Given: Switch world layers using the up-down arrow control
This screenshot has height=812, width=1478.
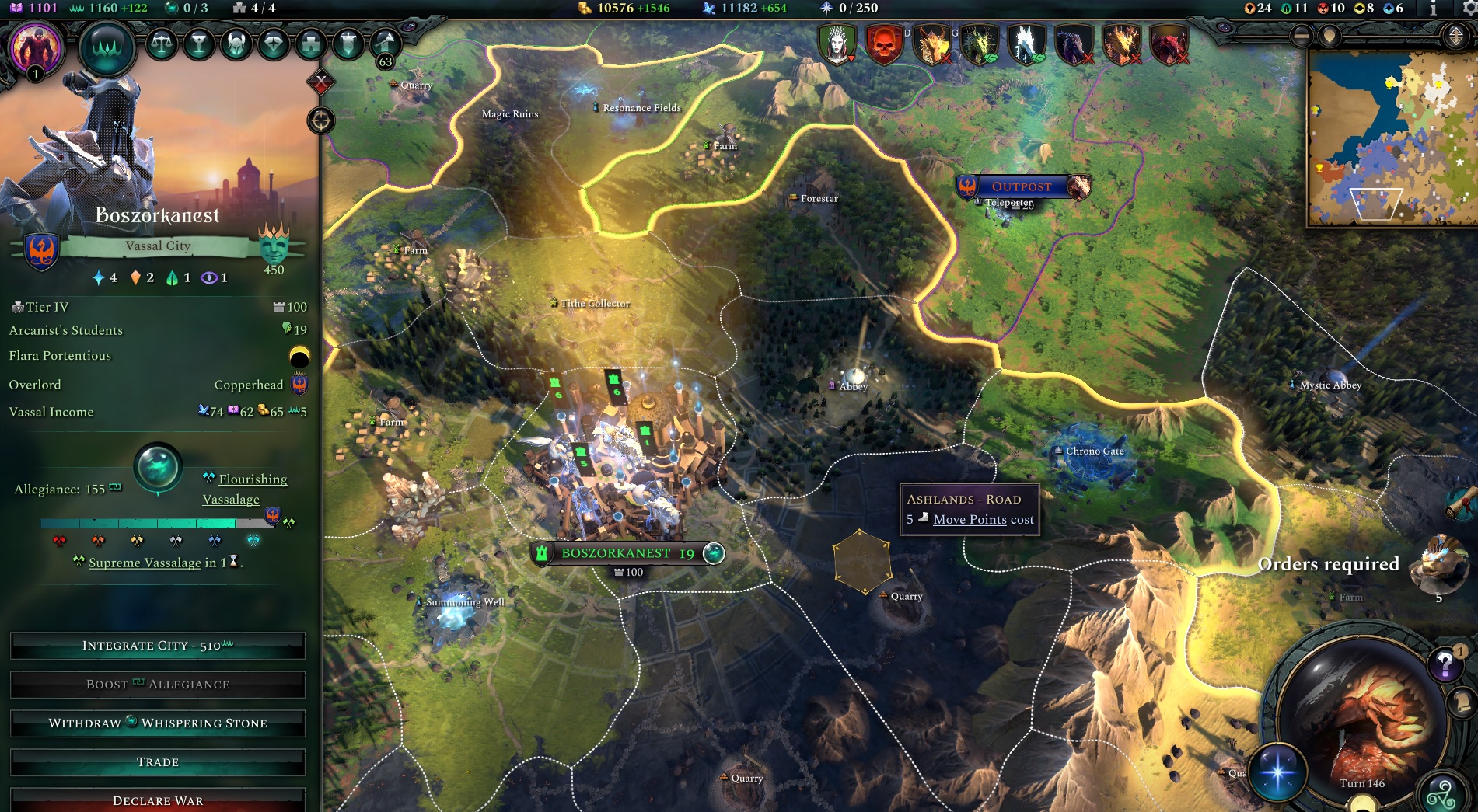Looking at the screenshot, I should (x=1456, y=37).
